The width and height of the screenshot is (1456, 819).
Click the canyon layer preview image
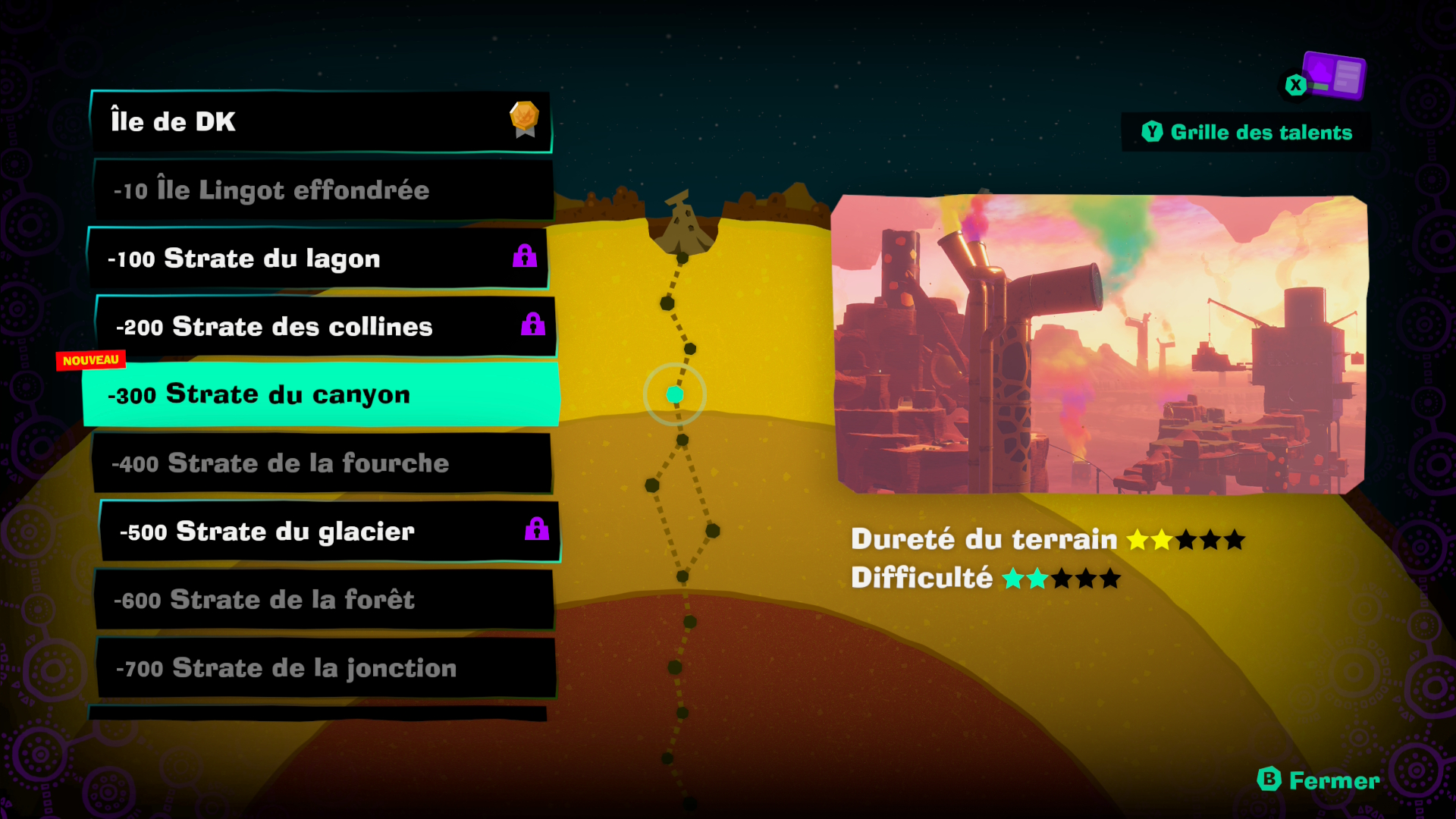[1100, 345]
